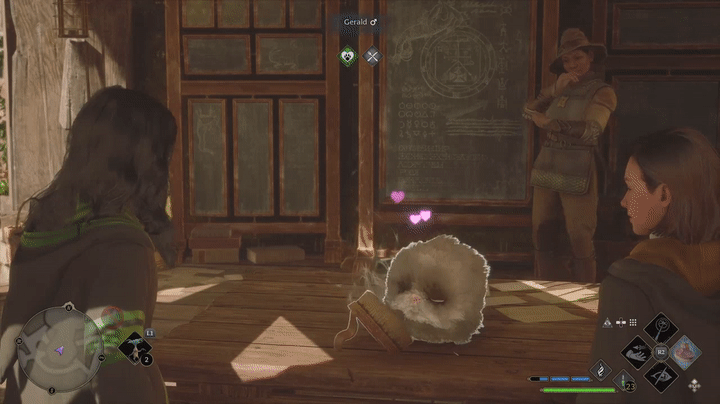
Task: Click the small grid icon above spells
Action: tap(633, 322)
